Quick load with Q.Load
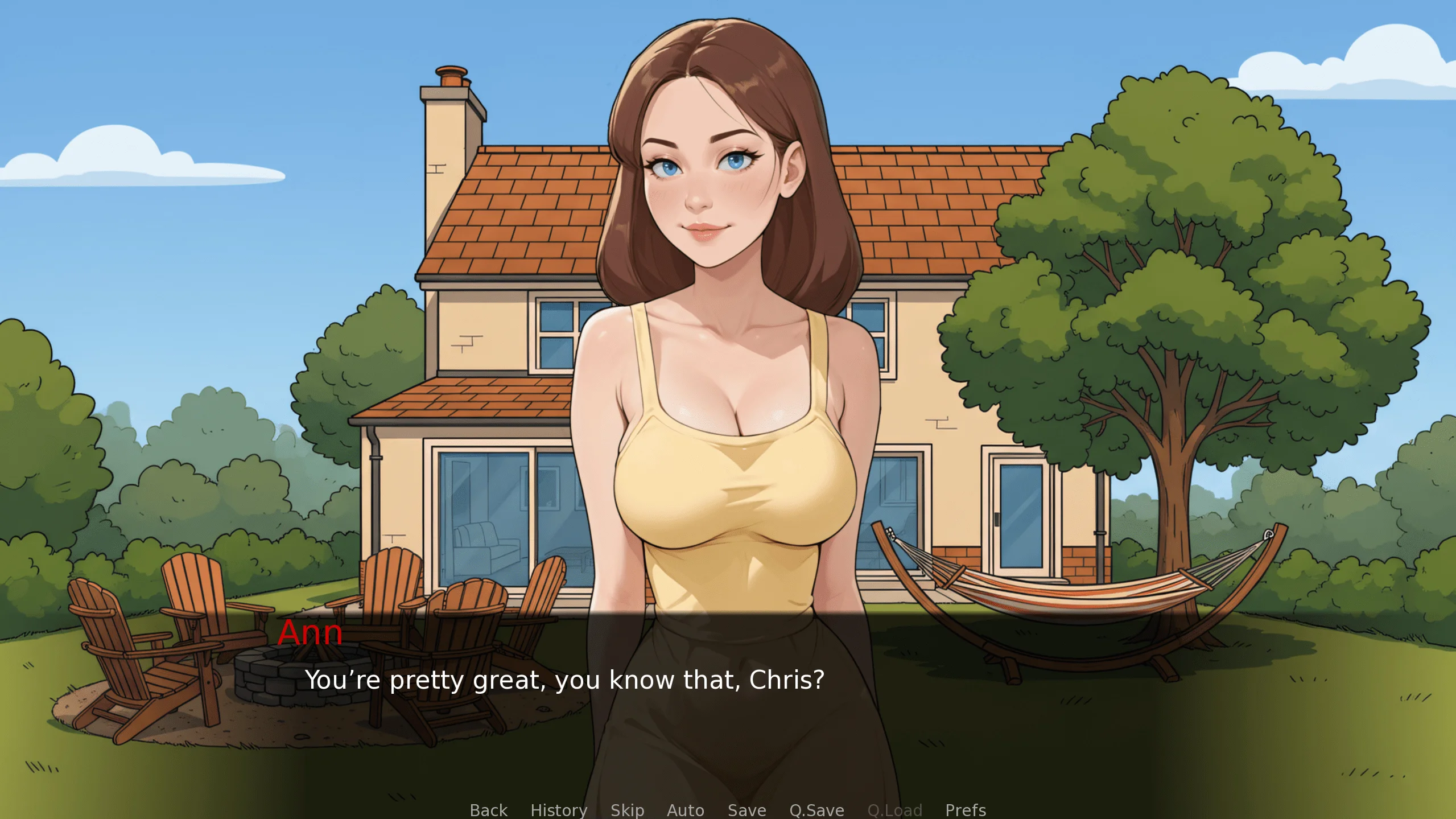This screenshot has height=819, width=1456. pos(894,809)
